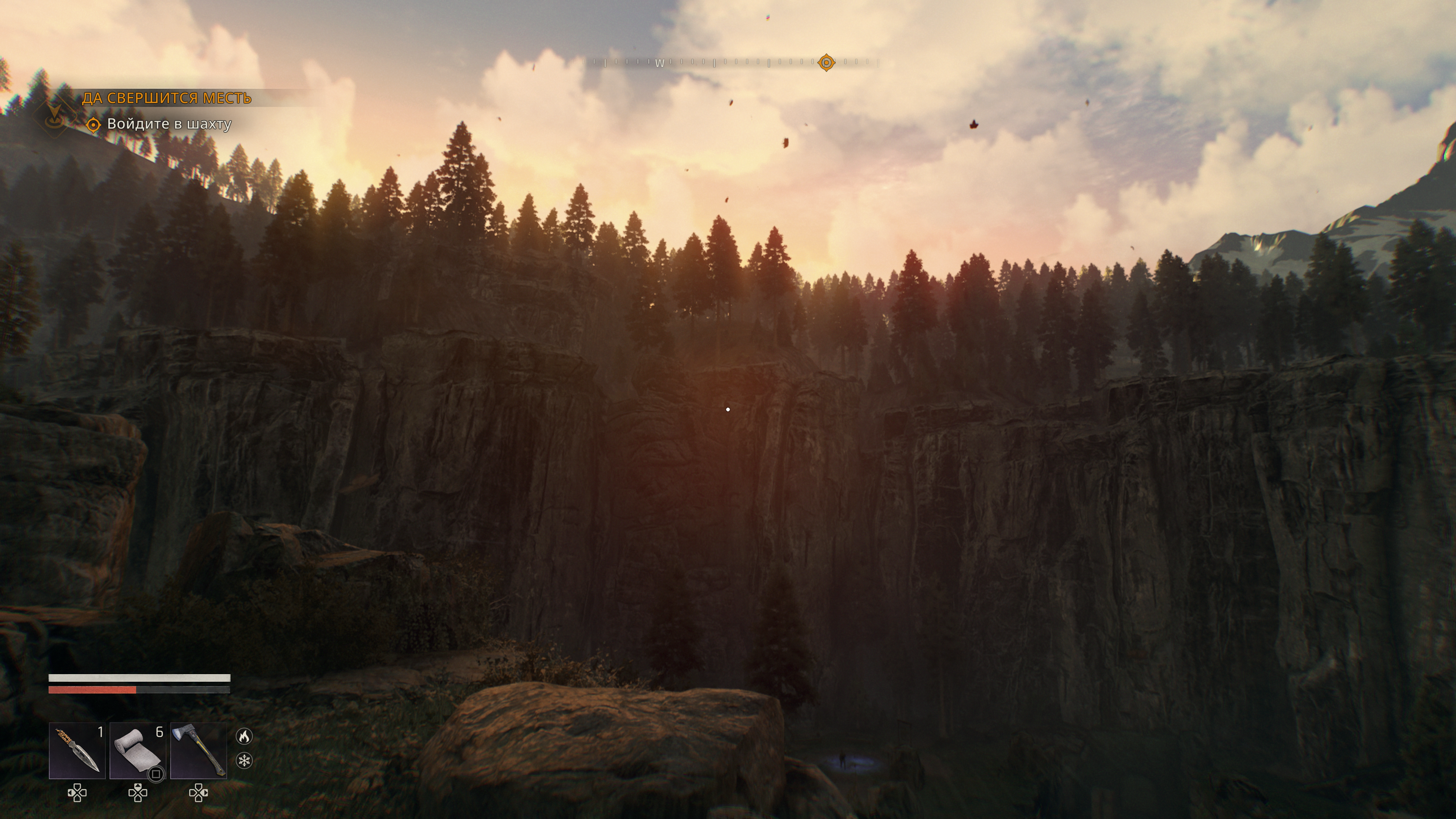This screenshot has width=1456, height=819.
Task: Click the W heading on the compass
Action: 660,63
